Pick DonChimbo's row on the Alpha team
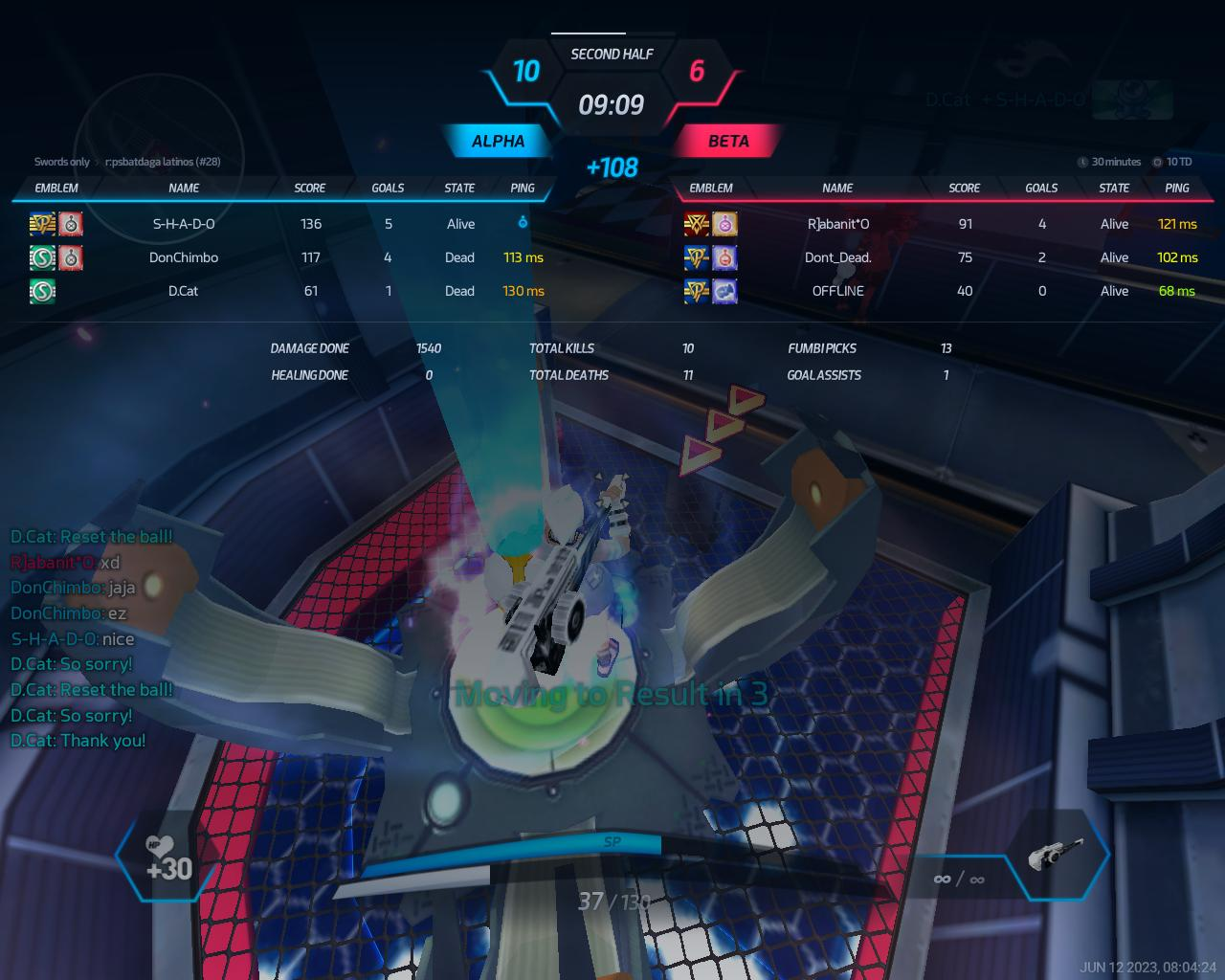1225x980 pixels. 184,257
